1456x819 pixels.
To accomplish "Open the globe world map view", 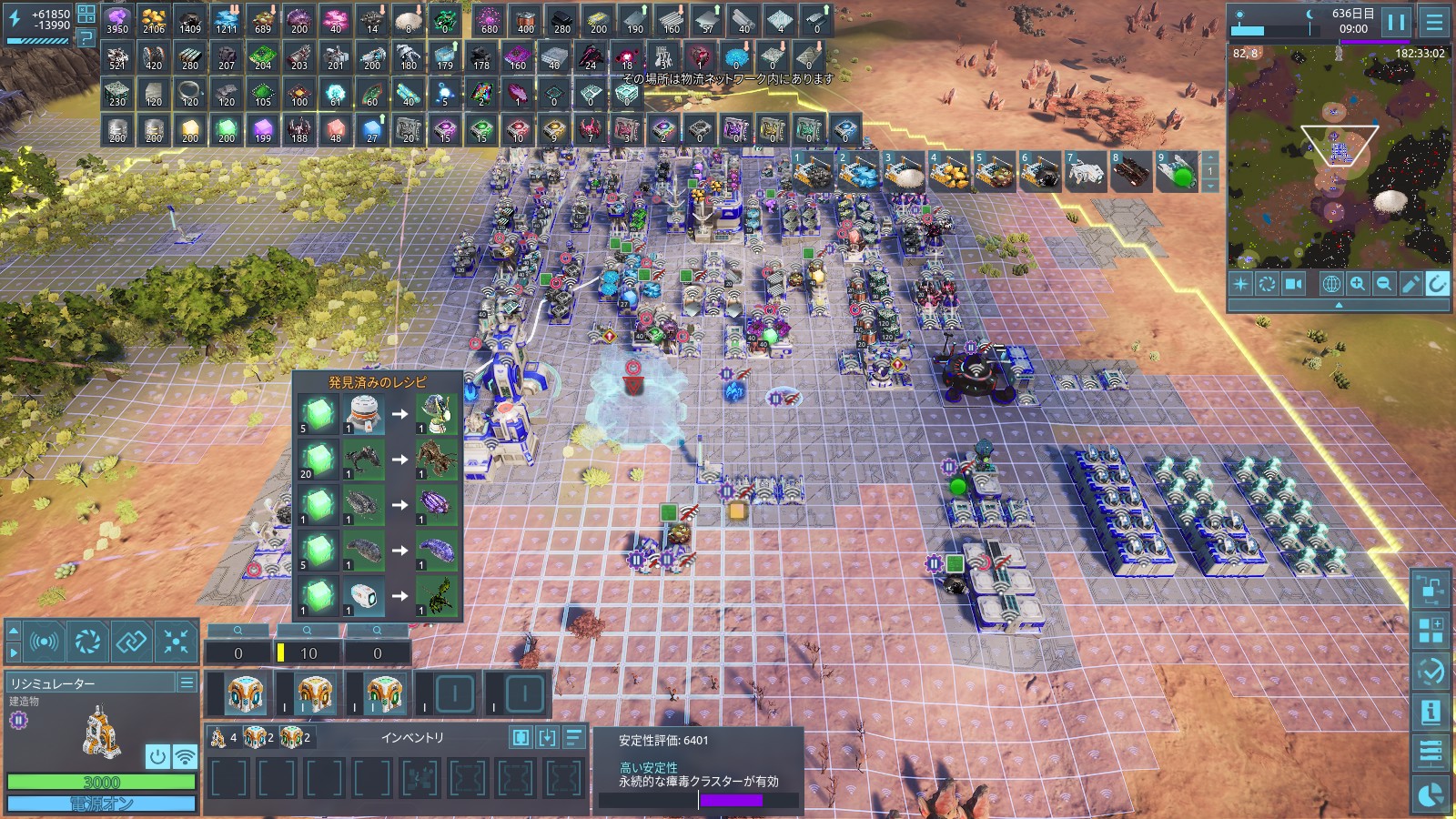I will point(1330,284).
